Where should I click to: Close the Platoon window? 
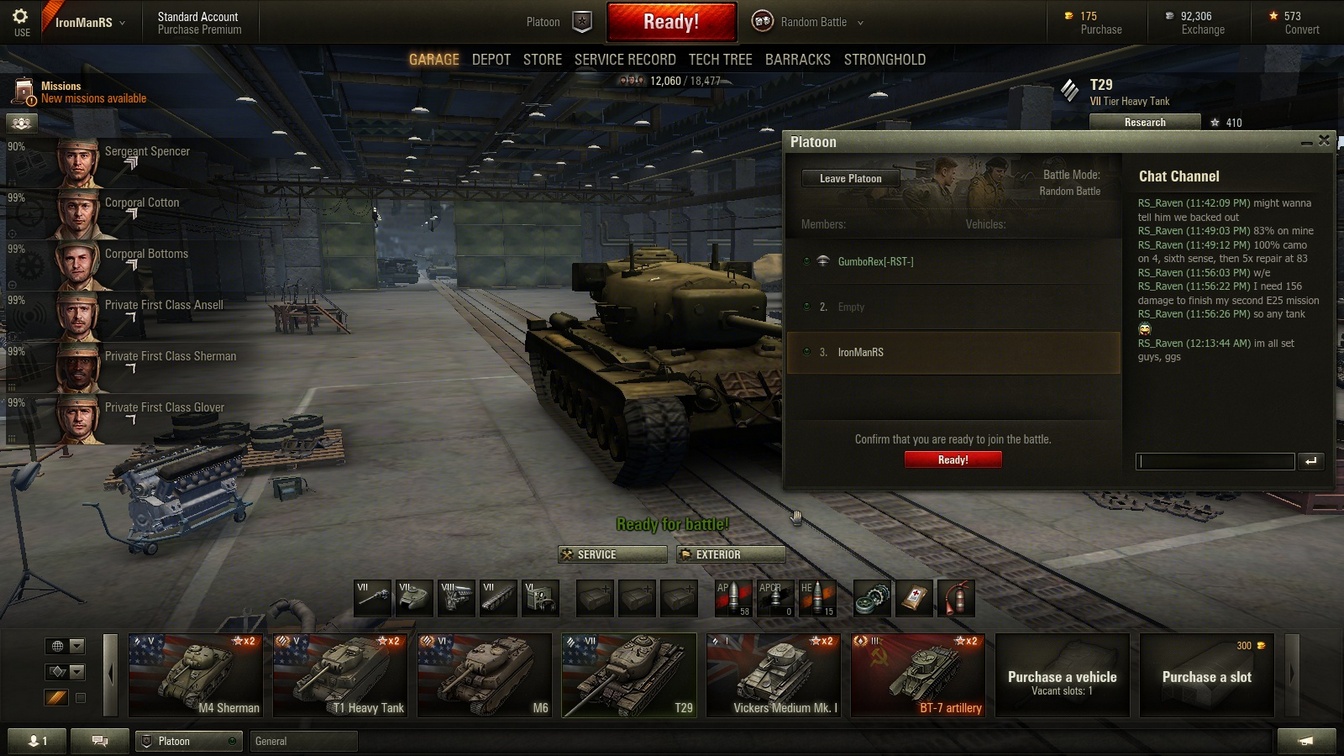[1324, 142]
